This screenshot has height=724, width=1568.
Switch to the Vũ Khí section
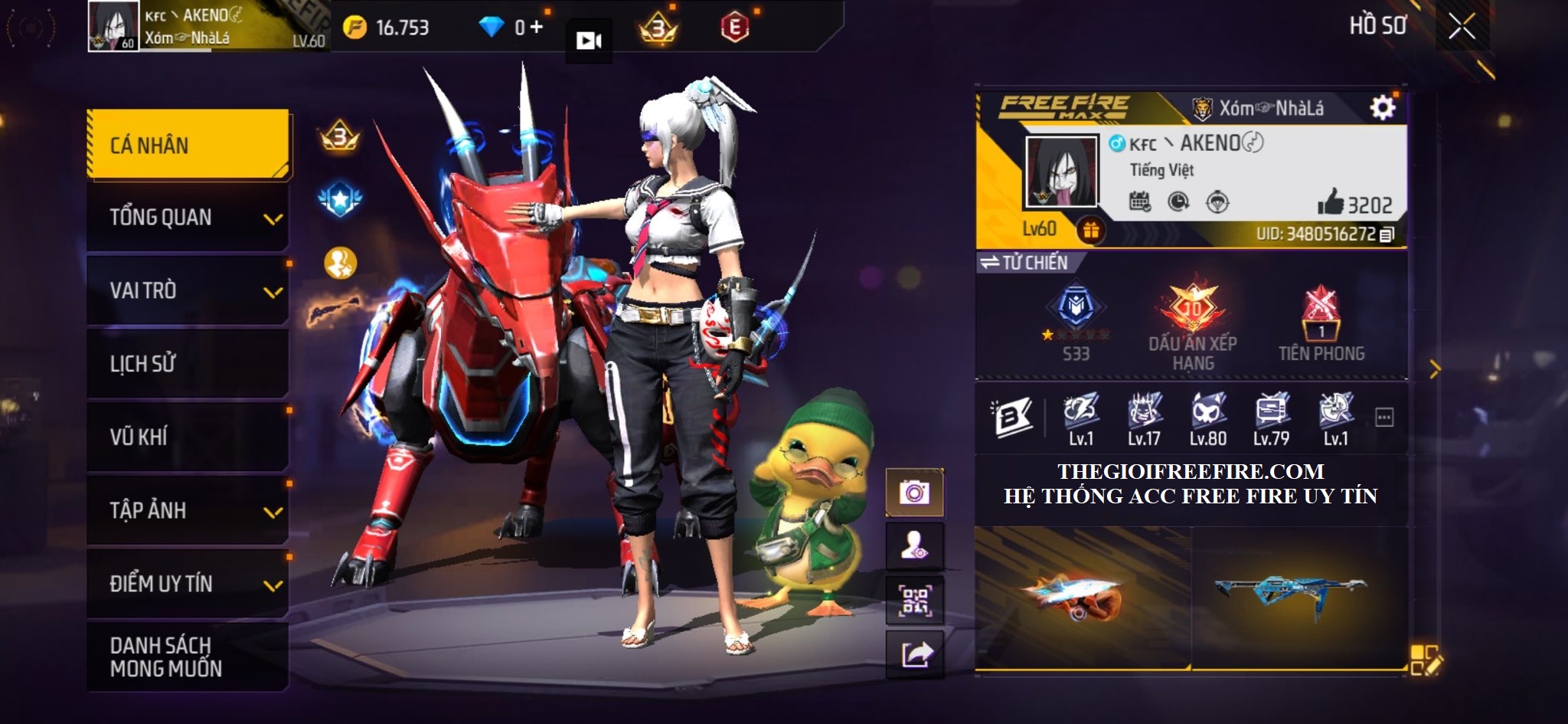(188, 437)
